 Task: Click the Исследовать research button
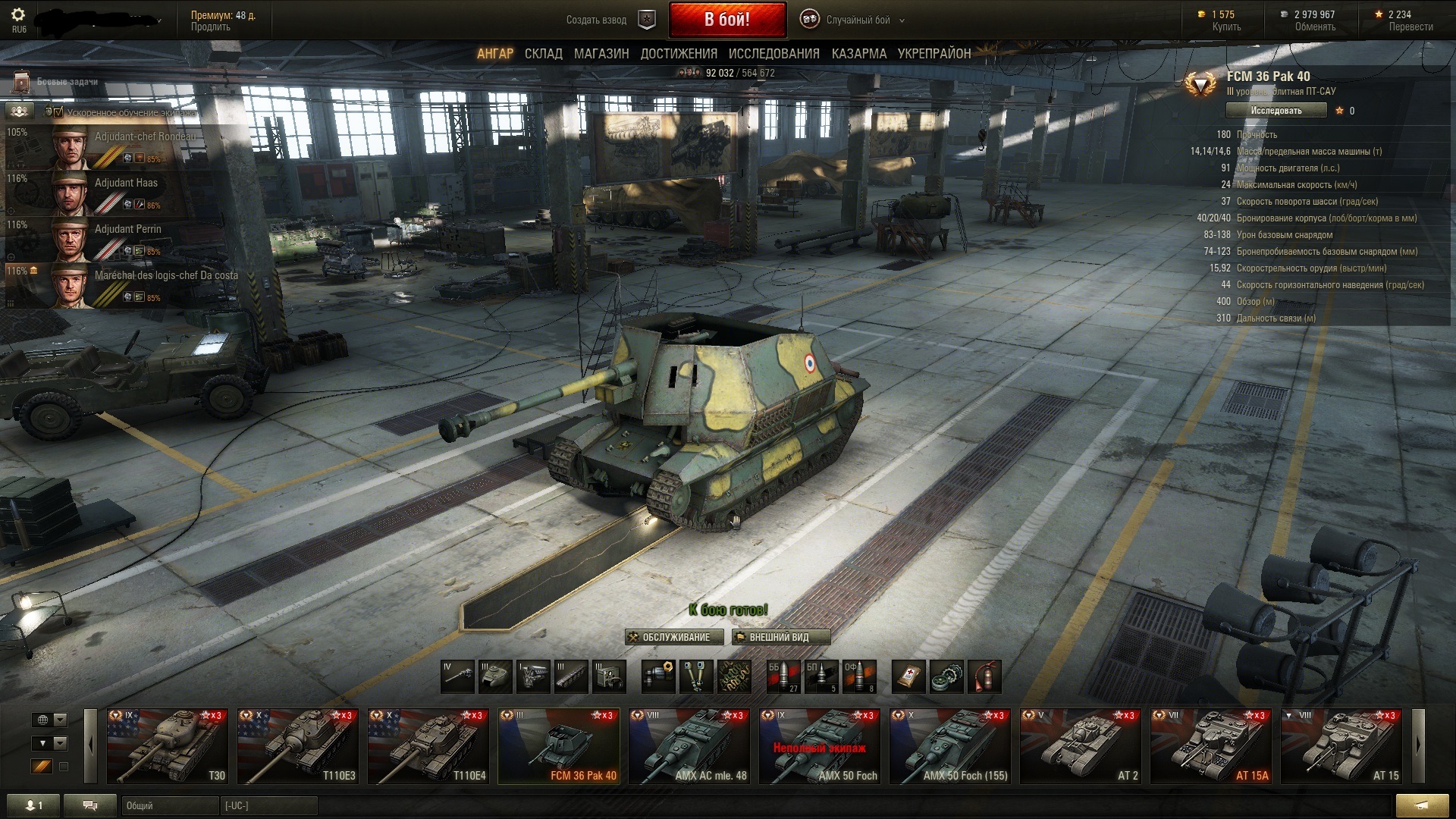[x=1276, y=111]
